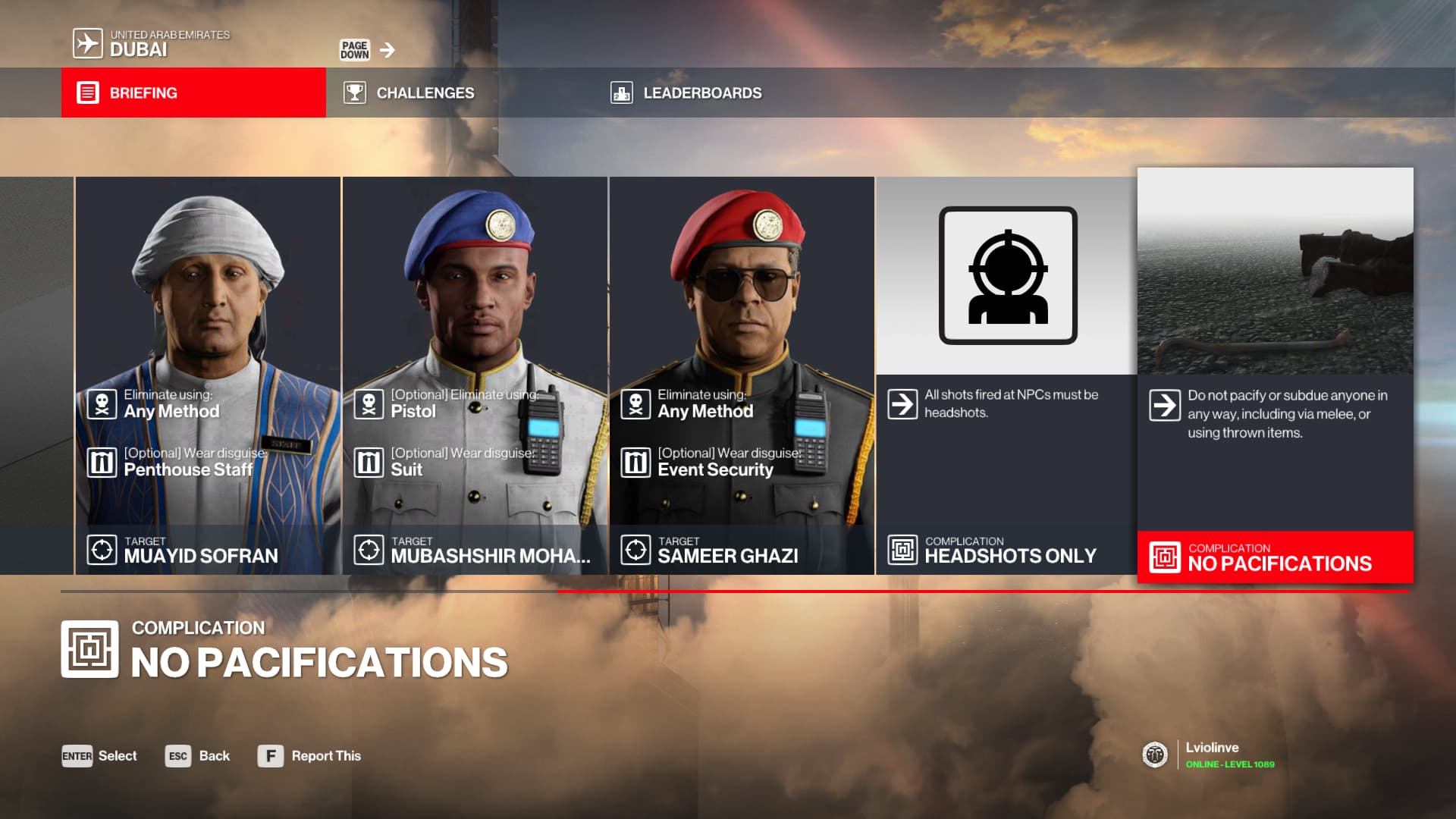Screen dimensions: 1456x819
Task: Go to next page with arrow
Action: coord(388,50)
